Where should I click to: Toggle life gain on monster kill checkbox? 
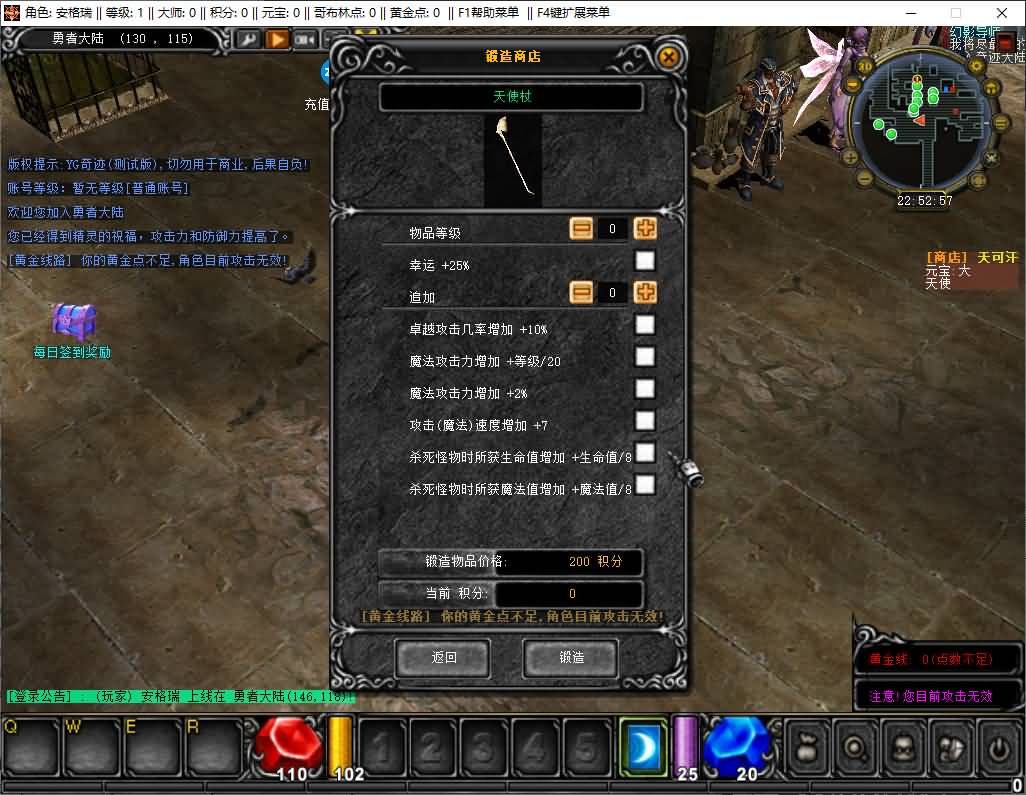pos(646,453)
